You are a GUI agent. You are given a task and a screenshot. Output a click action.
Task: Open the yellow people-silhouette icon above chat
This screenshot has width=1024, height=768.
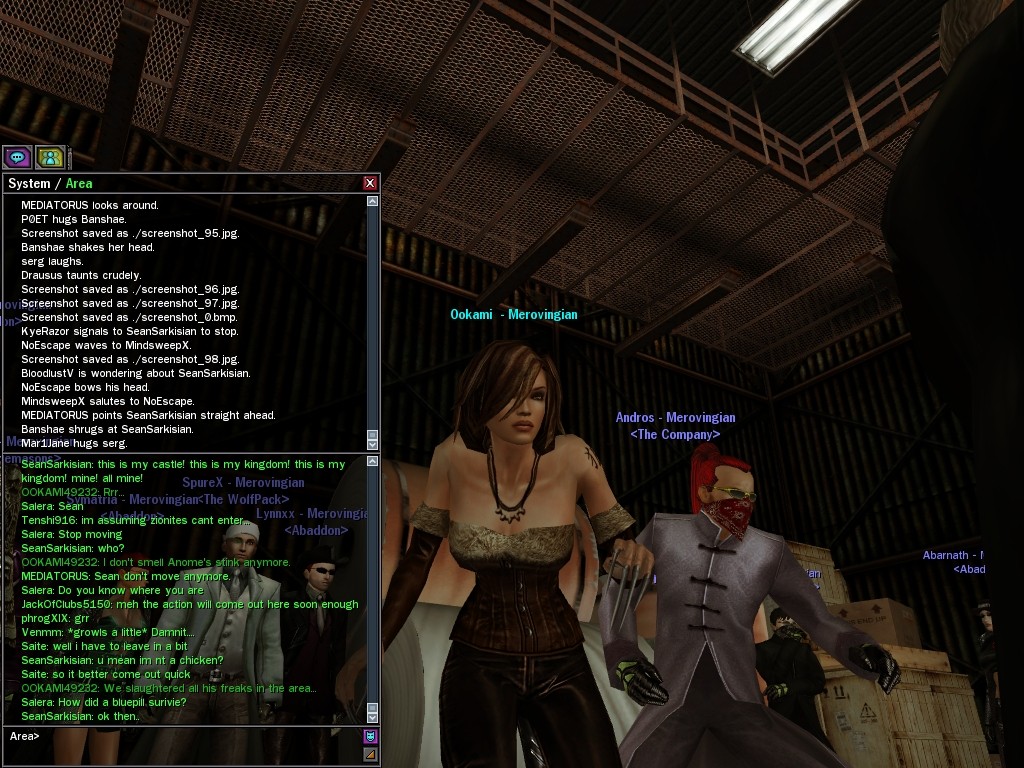click(x=50, y=157)
